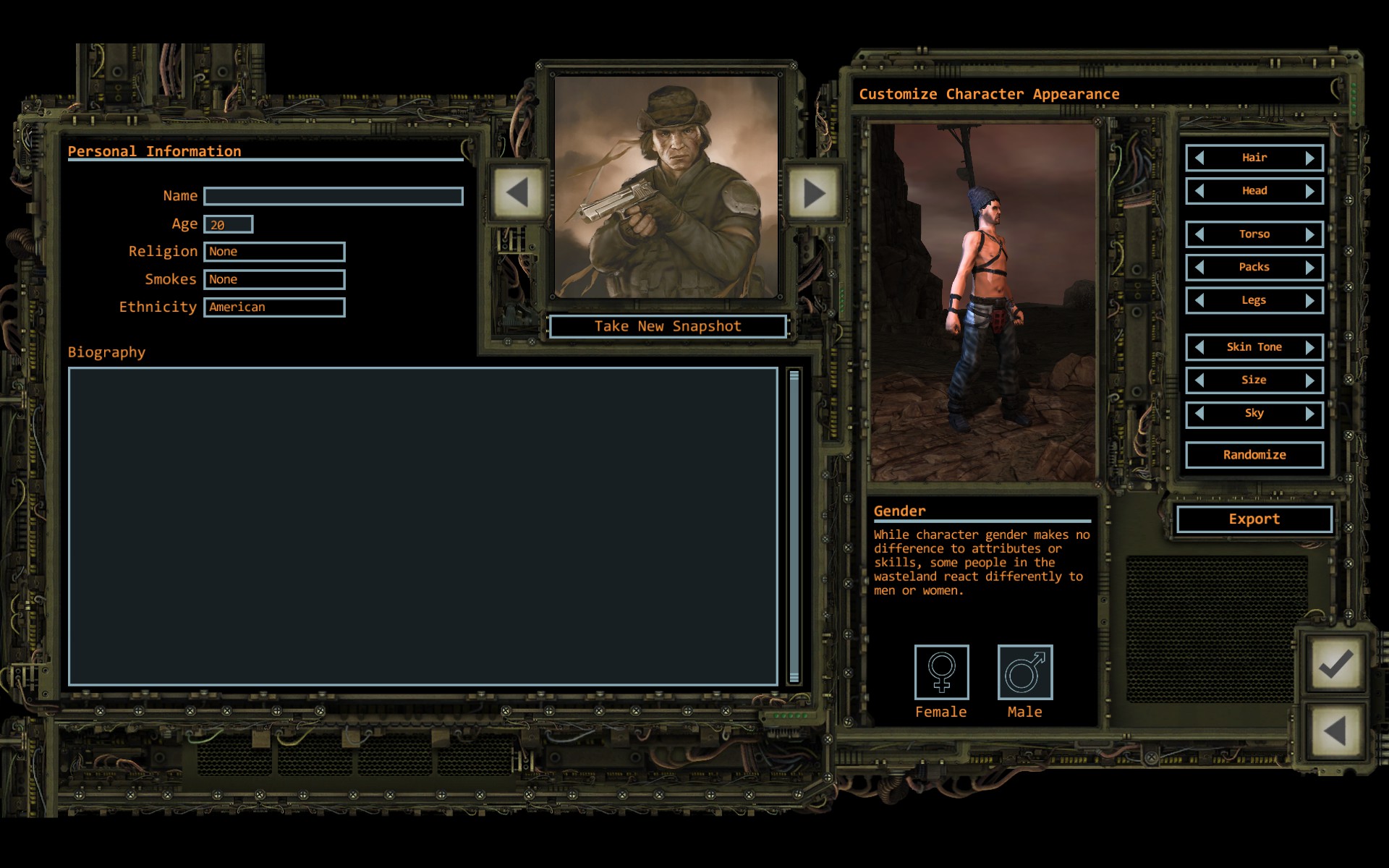
Task: Select previous Packs option
Action: 1199,268
